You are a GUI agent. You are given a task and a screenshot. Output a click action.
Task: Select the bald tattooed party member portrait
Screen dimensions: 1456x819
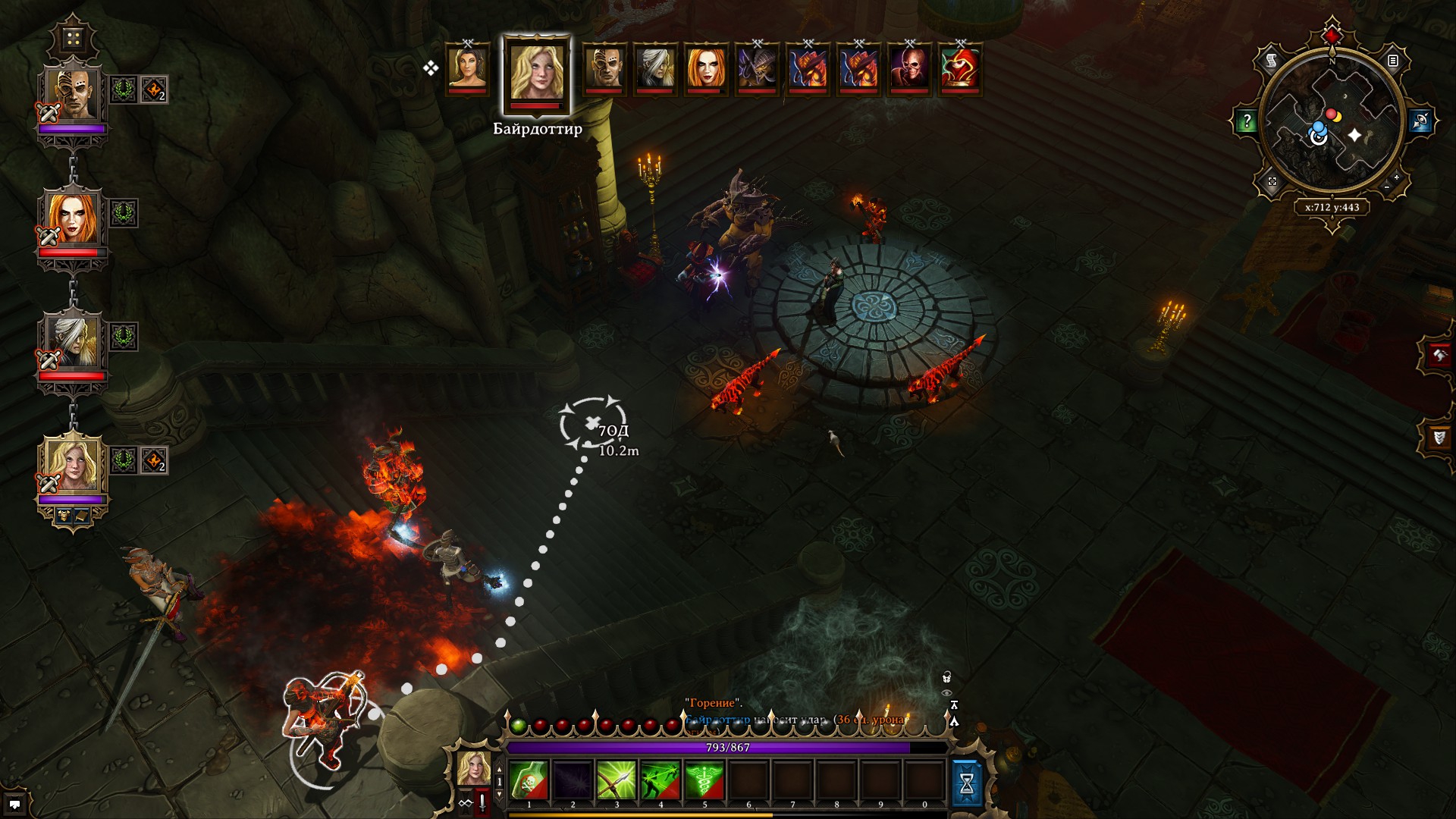point(73,94)
